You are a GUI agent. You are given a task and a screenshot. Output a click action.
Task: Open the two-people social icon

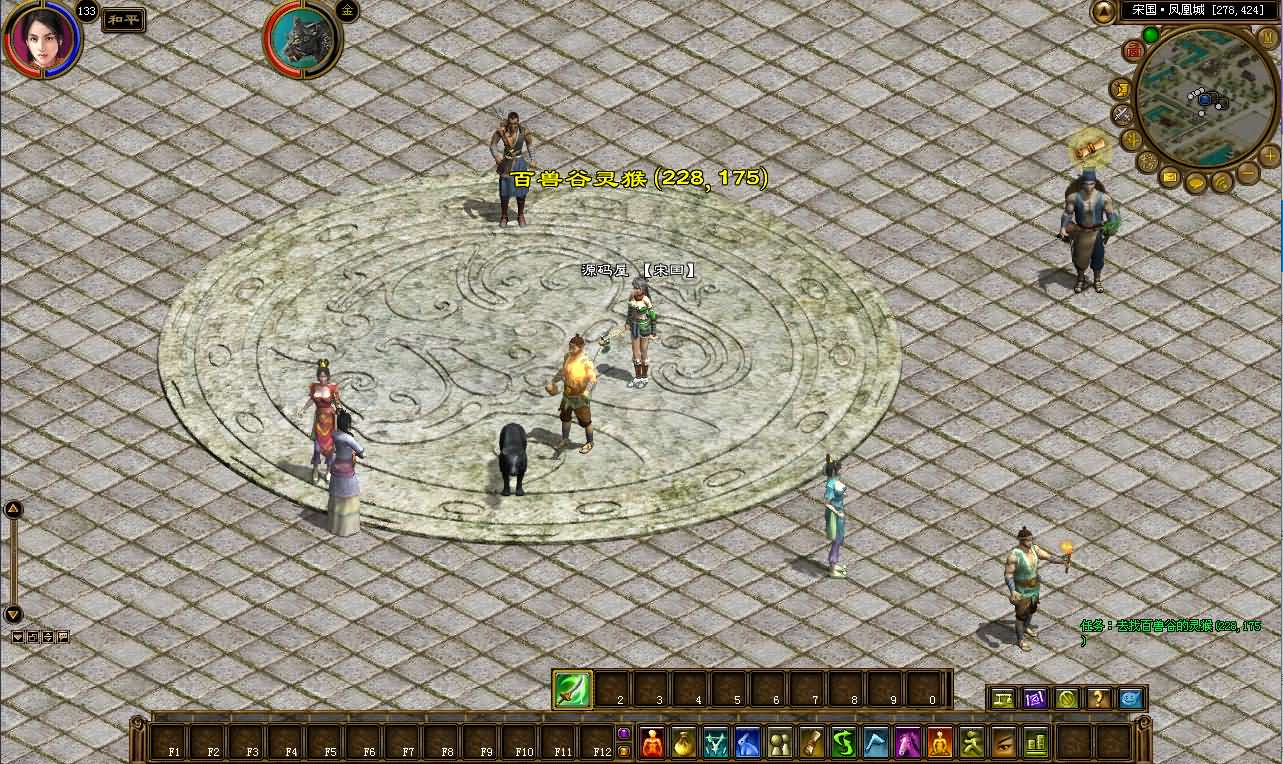(778, 743)
